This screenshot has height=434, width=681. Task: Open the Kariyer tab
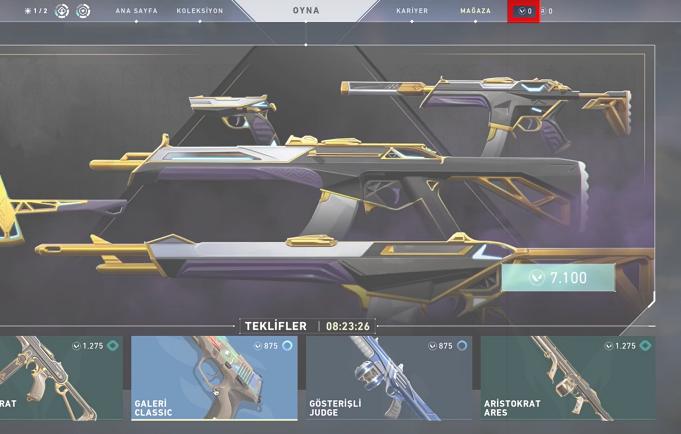[x=412, y=10]
